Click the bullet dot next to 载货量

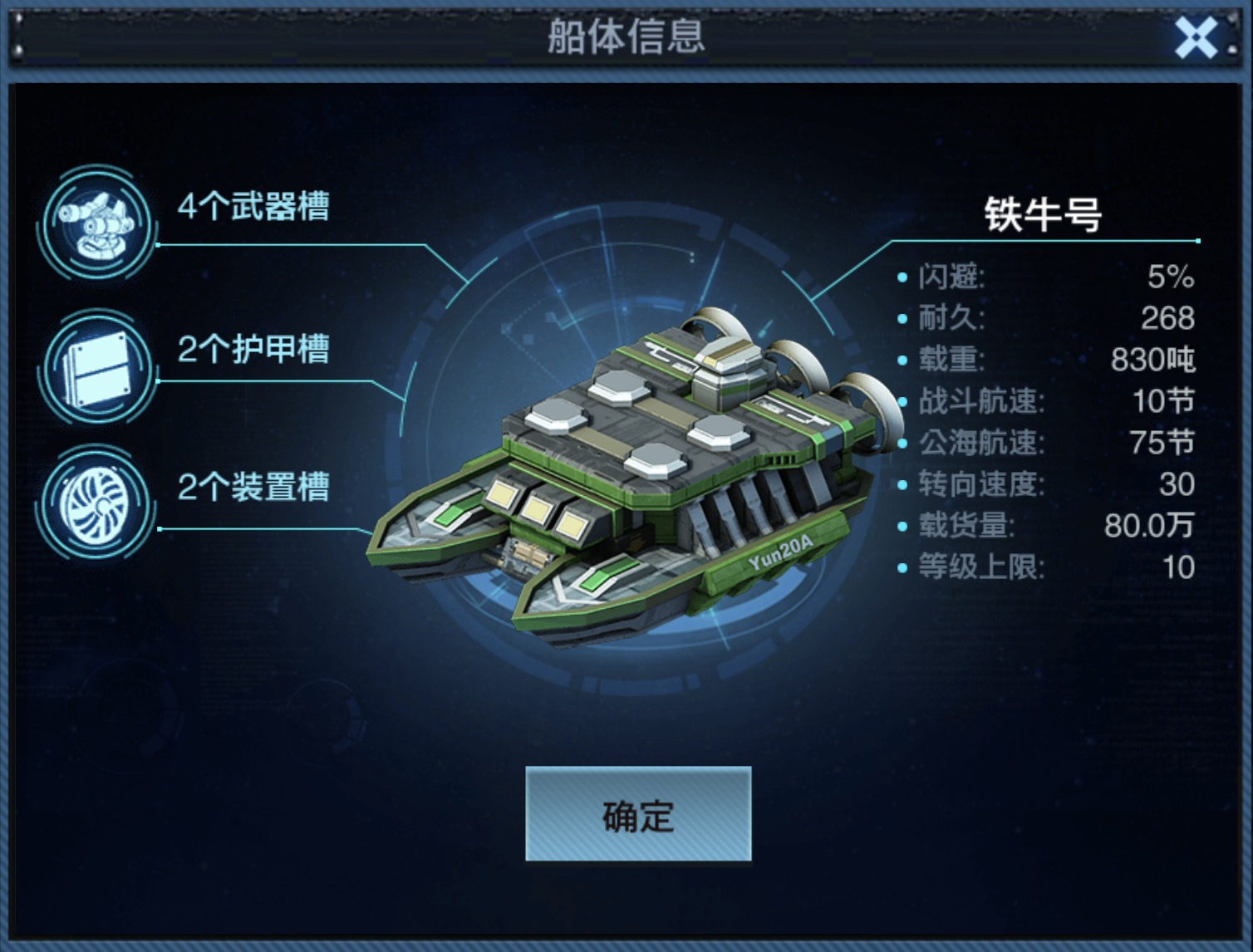point(902,526)
